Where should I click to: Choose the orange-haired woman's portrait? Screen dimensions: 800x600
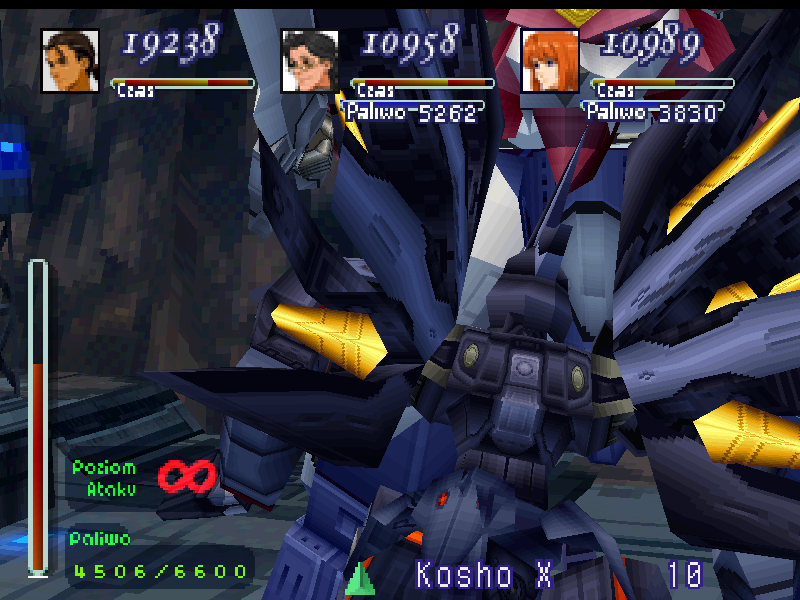[x=549, y=61]
